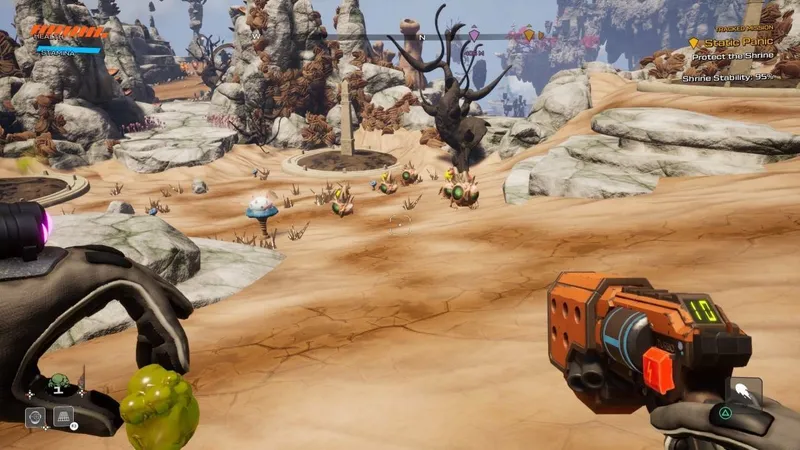Click the compass bar's orange mission marker
The image size is (800, 450).
tap(529, 35)
